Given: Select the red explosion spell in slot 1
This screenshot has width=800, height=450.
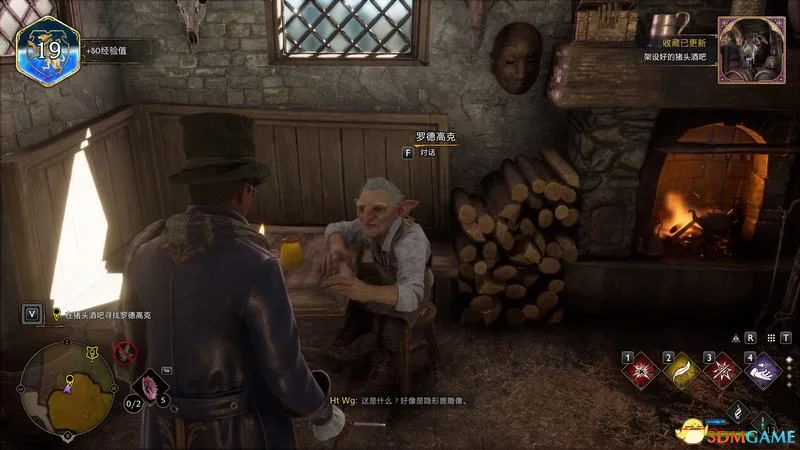Looking at the screenshot, I should [639, 371].
